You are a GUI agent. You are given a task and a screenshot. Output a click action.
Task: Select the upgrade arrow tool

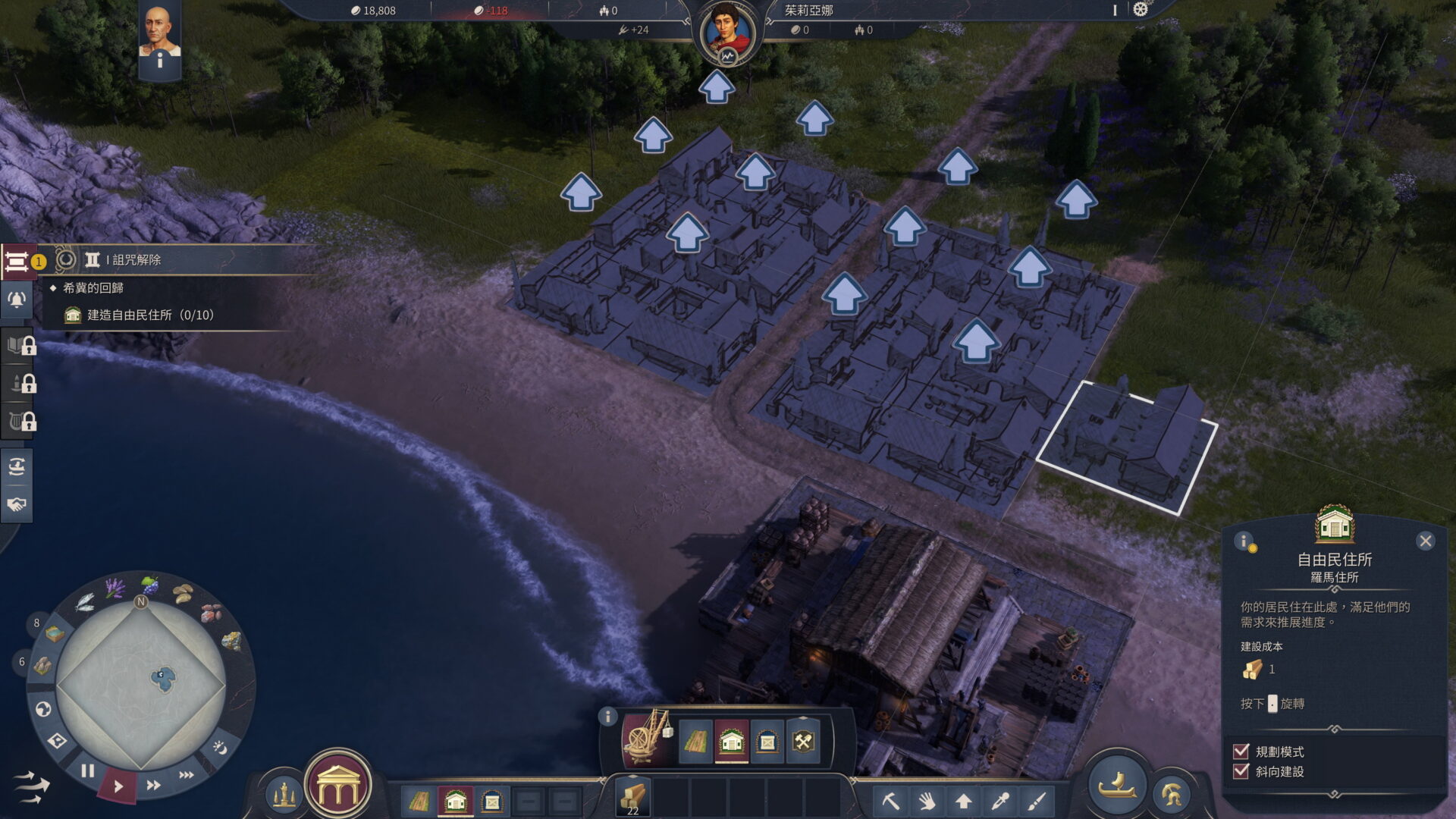click(x=963, y=801)
